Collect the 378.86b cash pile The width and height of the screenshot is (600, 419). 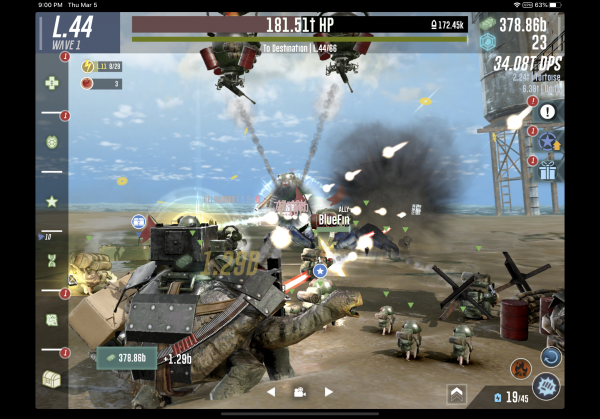(x=126, y=357)
